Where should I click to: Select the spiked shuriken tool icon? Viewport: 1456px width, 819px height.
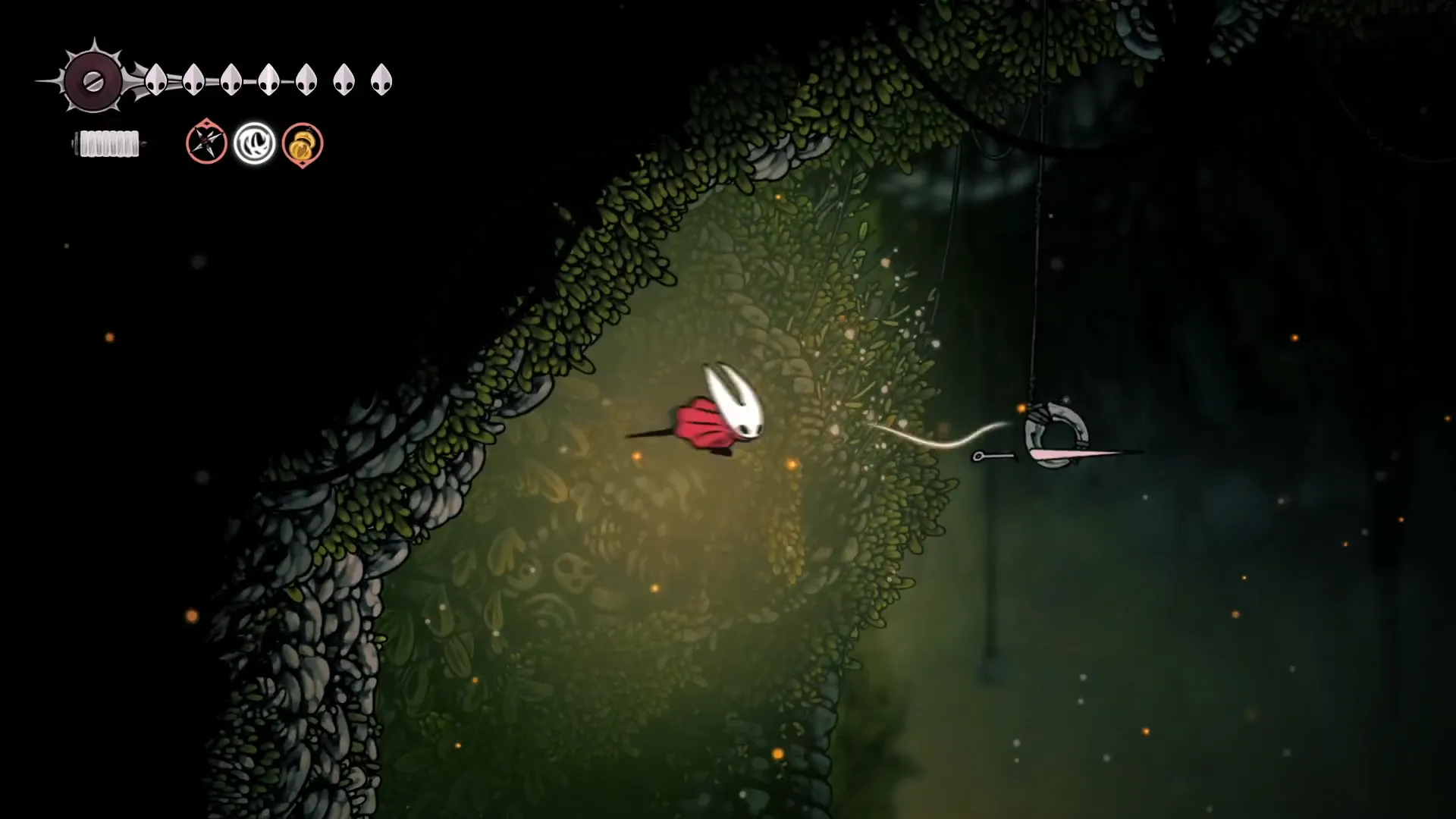click(x=206, y=143)
